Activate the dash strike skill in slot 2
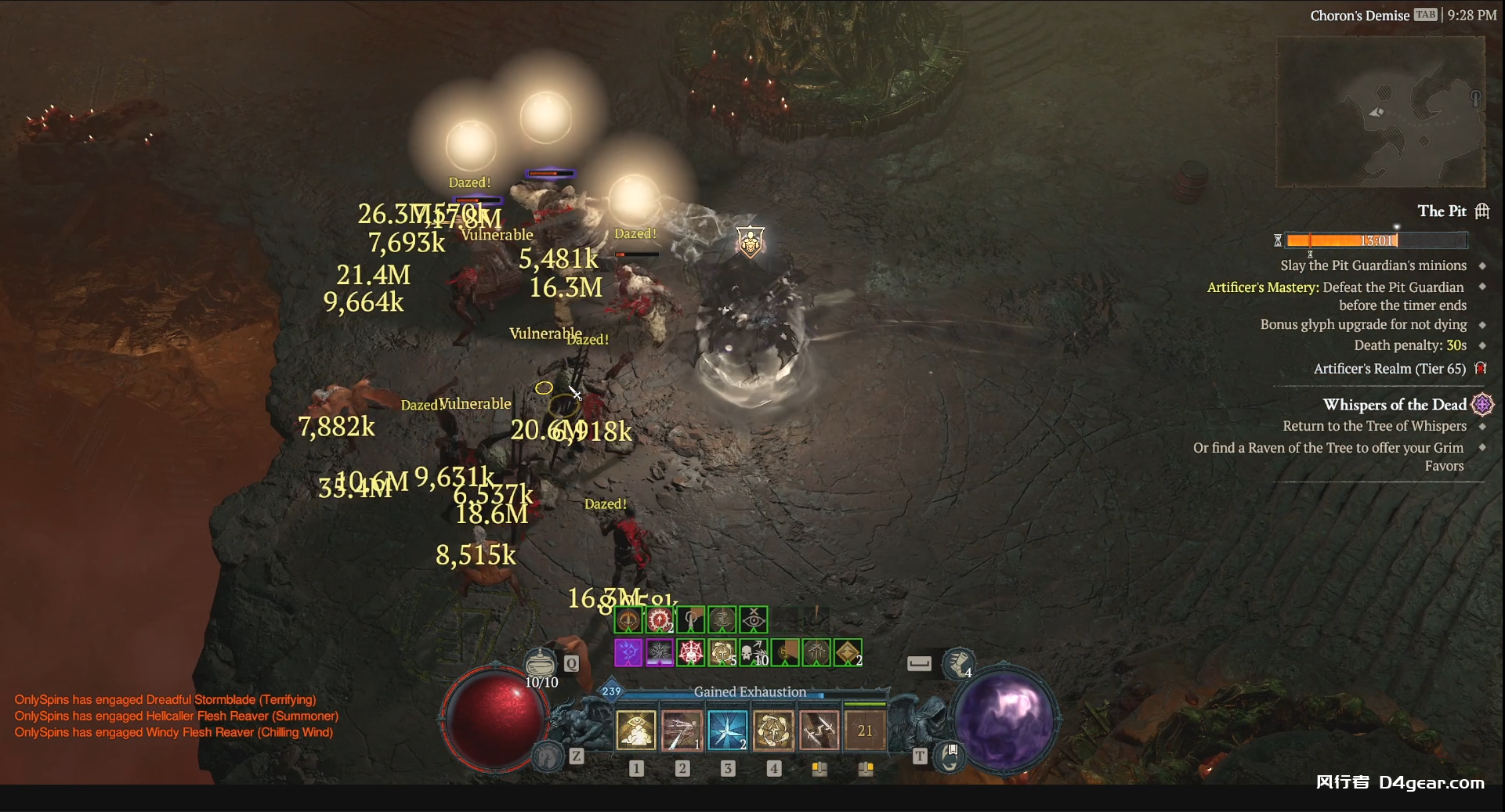 682,731
